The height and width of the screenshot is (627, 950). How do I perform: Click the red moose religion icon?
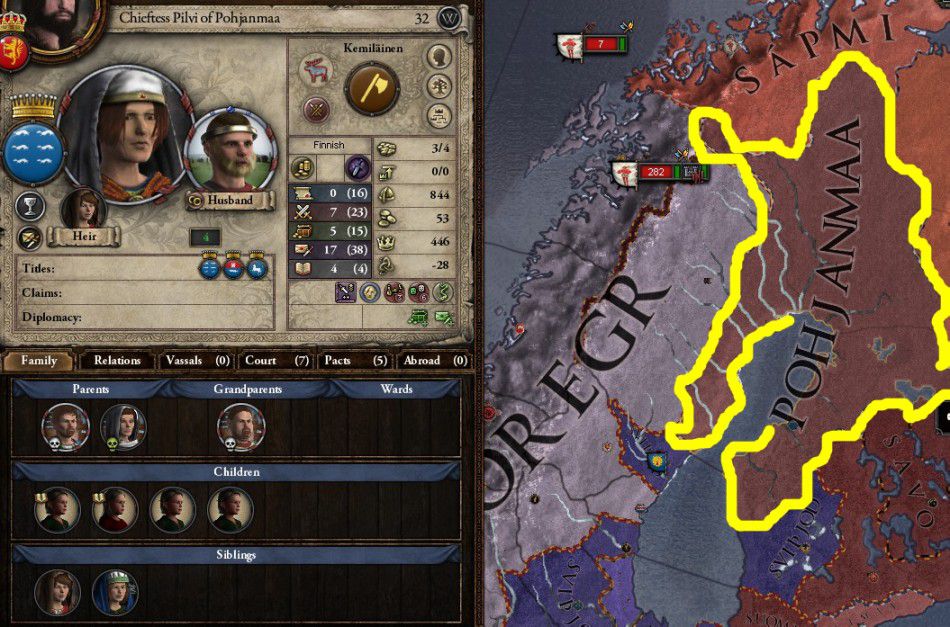[318, 71]
